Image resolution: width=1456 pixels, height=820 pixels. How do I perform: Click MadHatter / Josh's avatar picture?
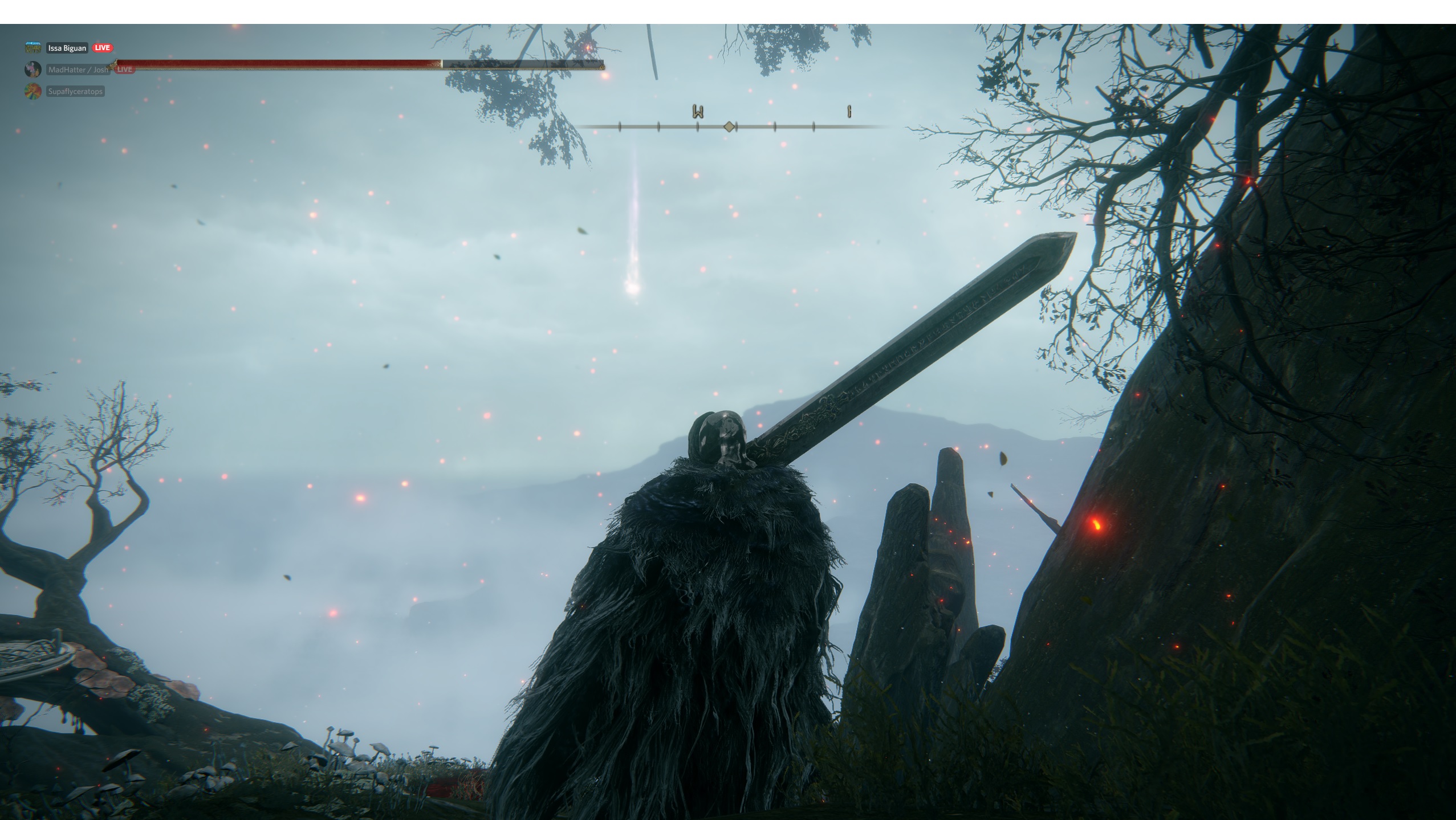(x=32, y=70)
